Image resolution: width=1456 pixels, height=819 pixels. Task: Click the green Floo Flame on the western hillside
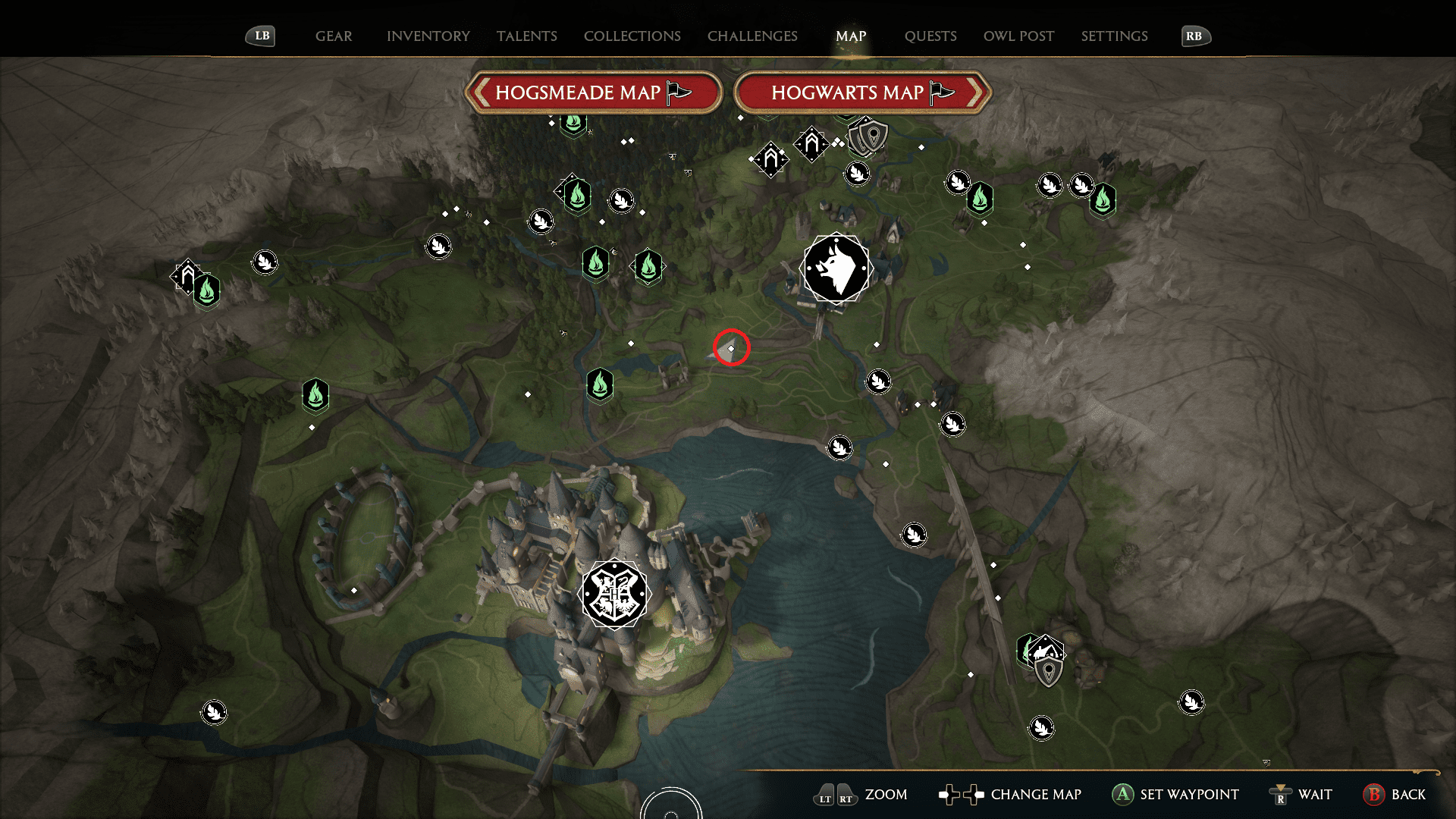[315, 395]
